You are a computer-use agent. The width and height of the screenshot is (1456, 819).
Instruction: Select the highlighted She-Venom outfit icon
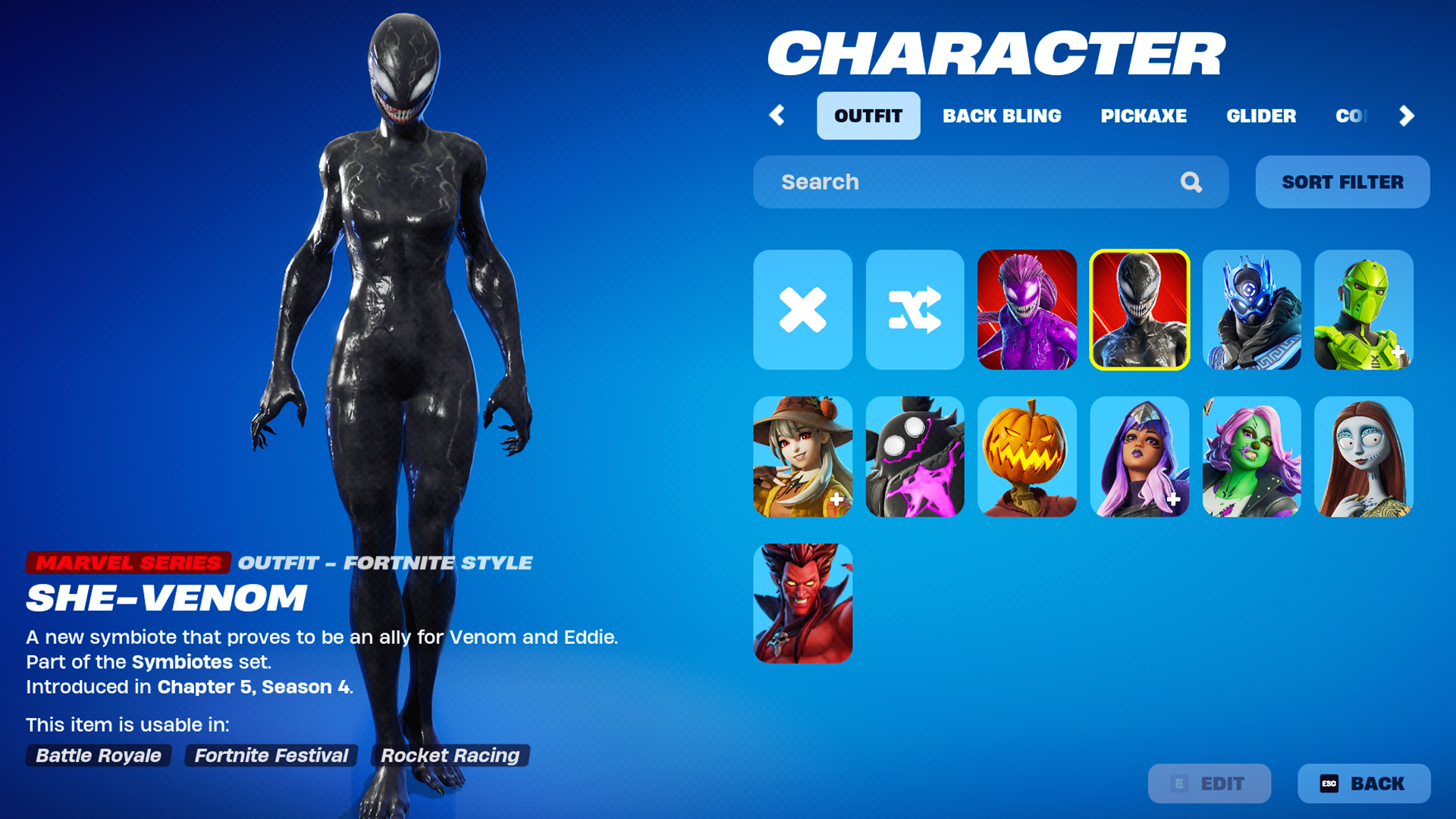pyautogui.click(x=1139, y=309)
